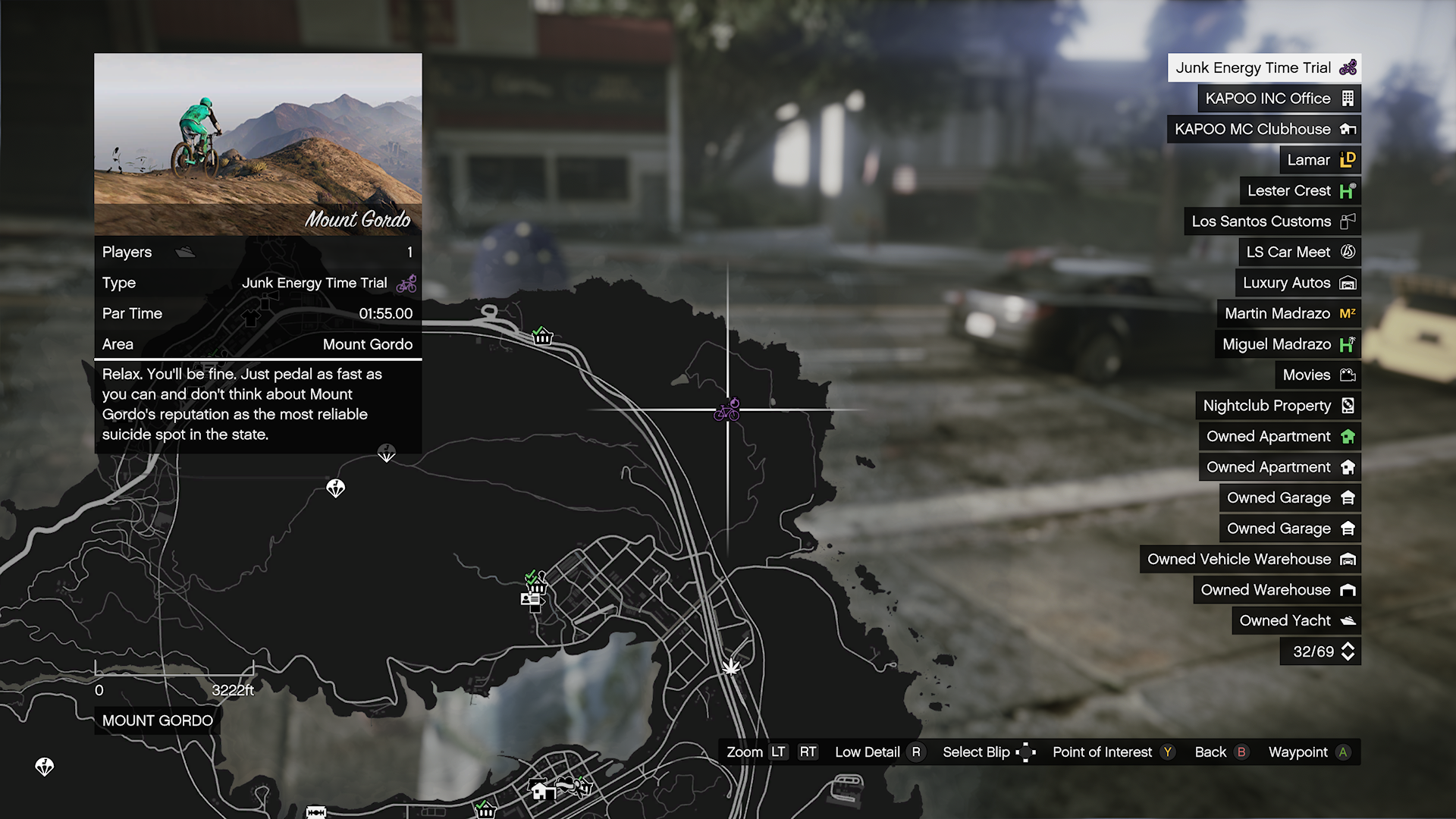Select Martin Madrazo blip entry
The height and width of the screenshot is (819, 1456).
click(1288, 313)
